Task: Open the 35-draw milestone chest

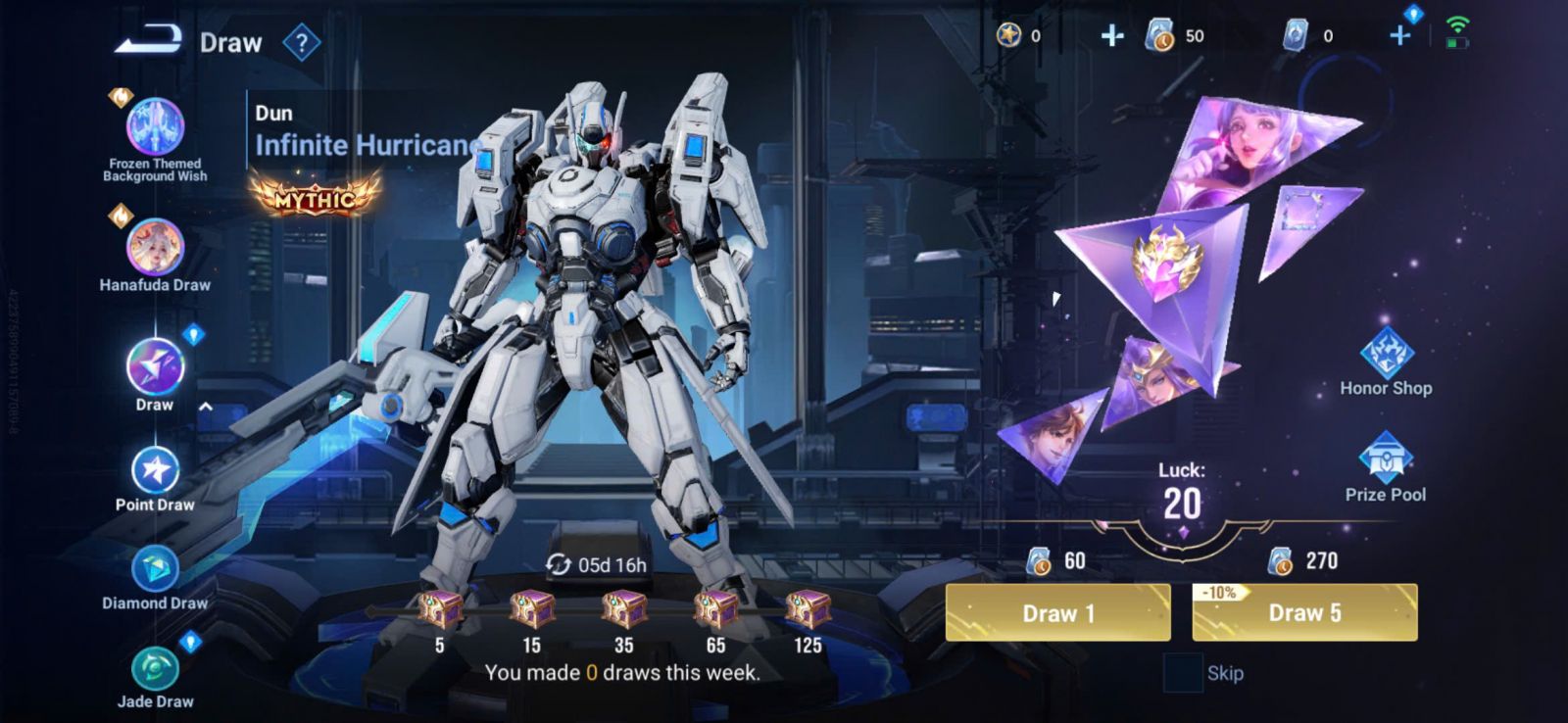Action: [x=623, y=609]
